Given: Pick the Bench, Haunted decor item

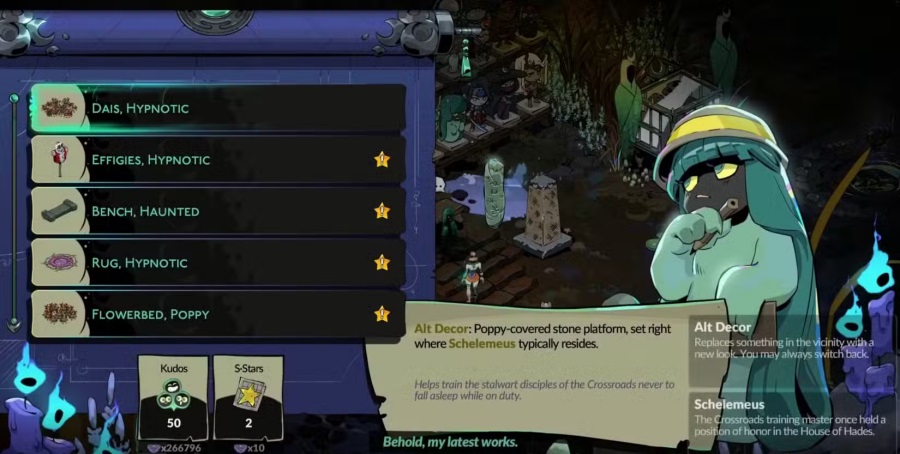Looking at the screenshot, I should click(217, 211).
